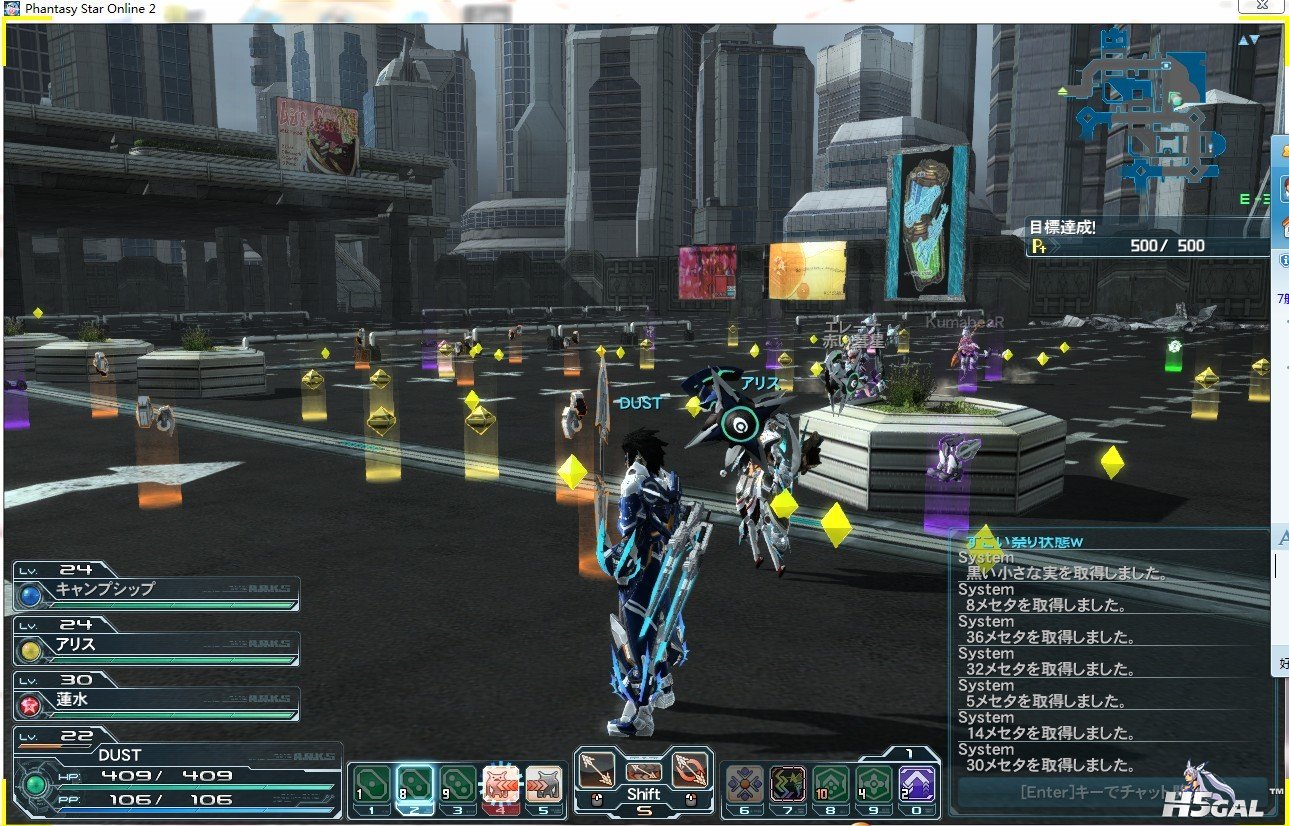
Task: Close the Phantasy Star Online 2 window
Action: tap(1262, 7)
